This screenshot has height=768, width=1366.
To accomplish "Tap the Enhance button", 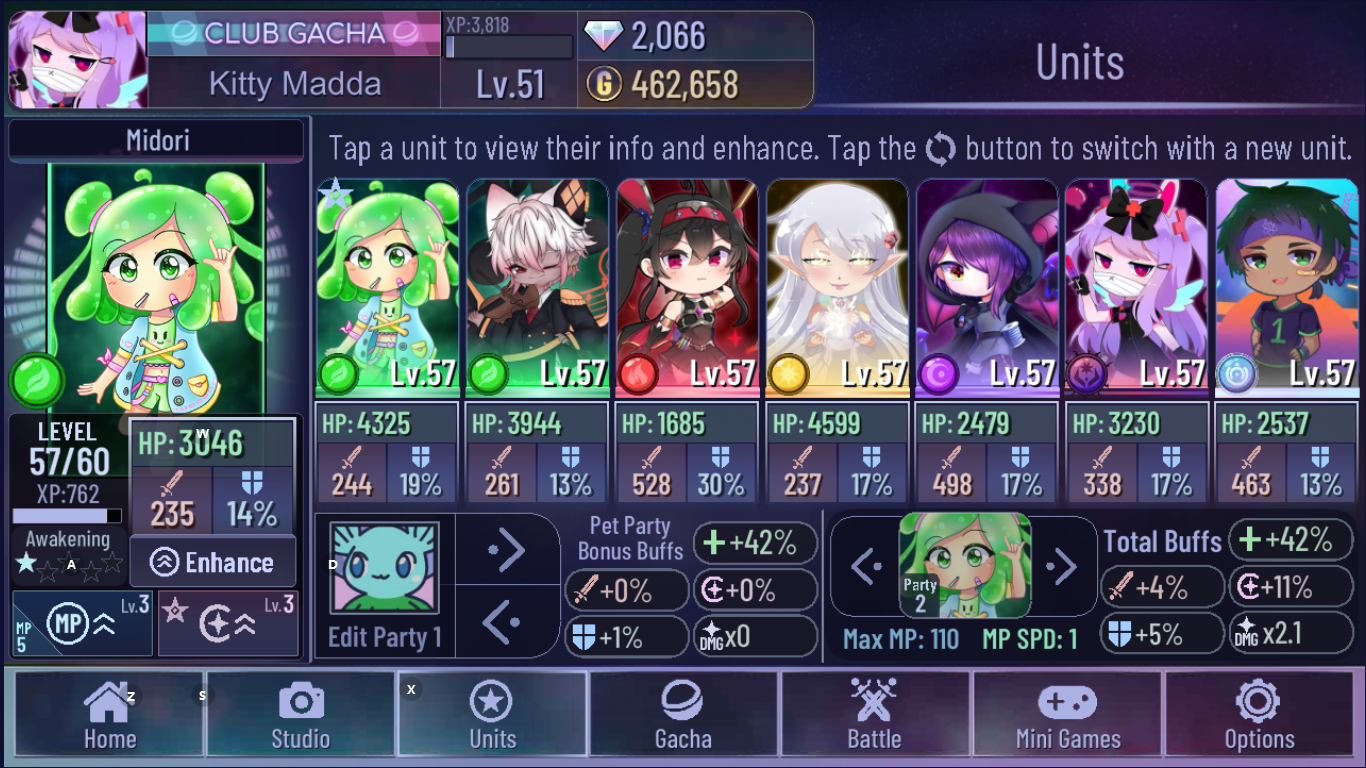I will coord(212,562).
